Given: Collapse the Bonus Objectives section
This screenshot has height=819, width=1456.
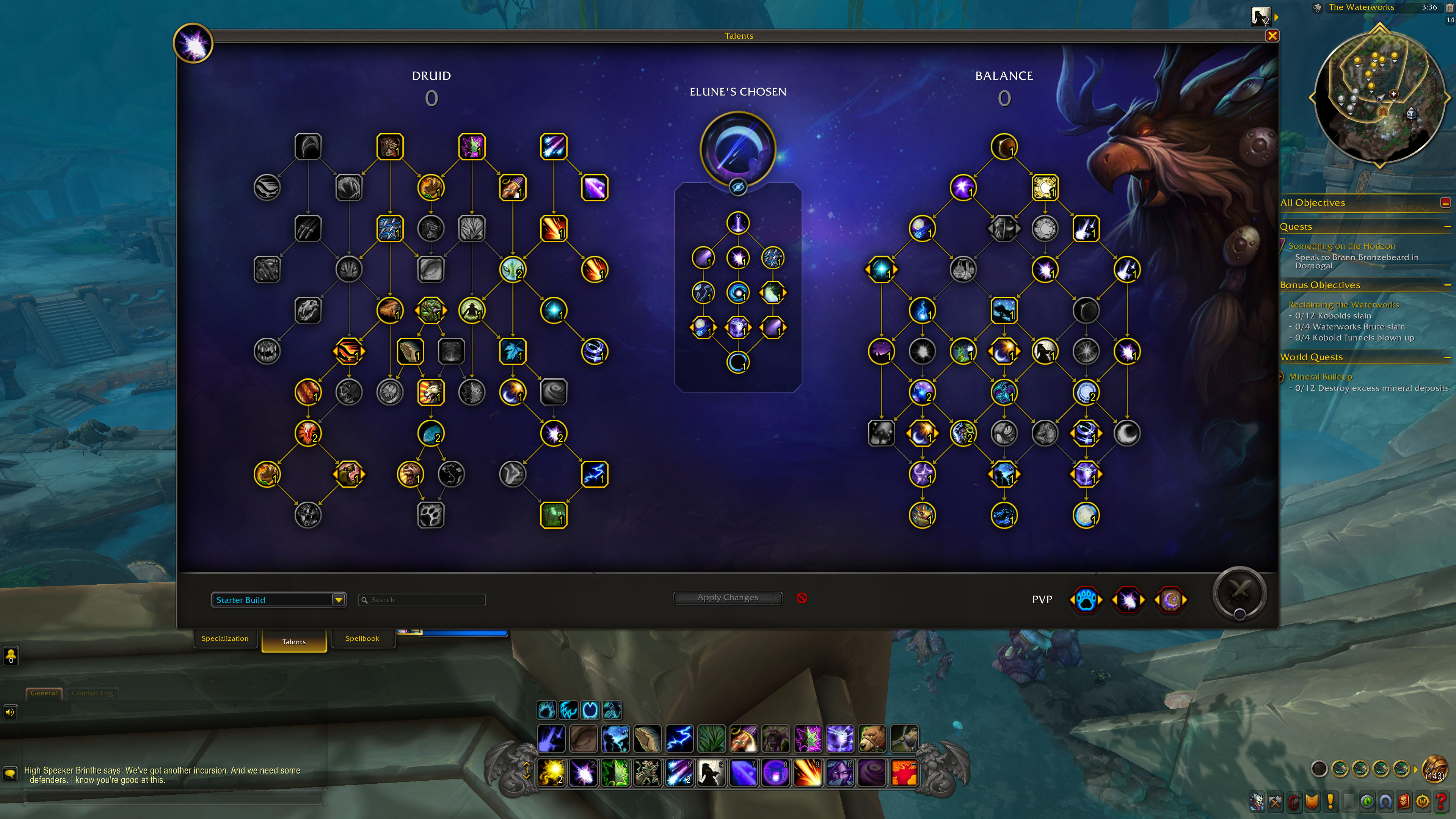Looking at the screenshot, I should 1447,284.
